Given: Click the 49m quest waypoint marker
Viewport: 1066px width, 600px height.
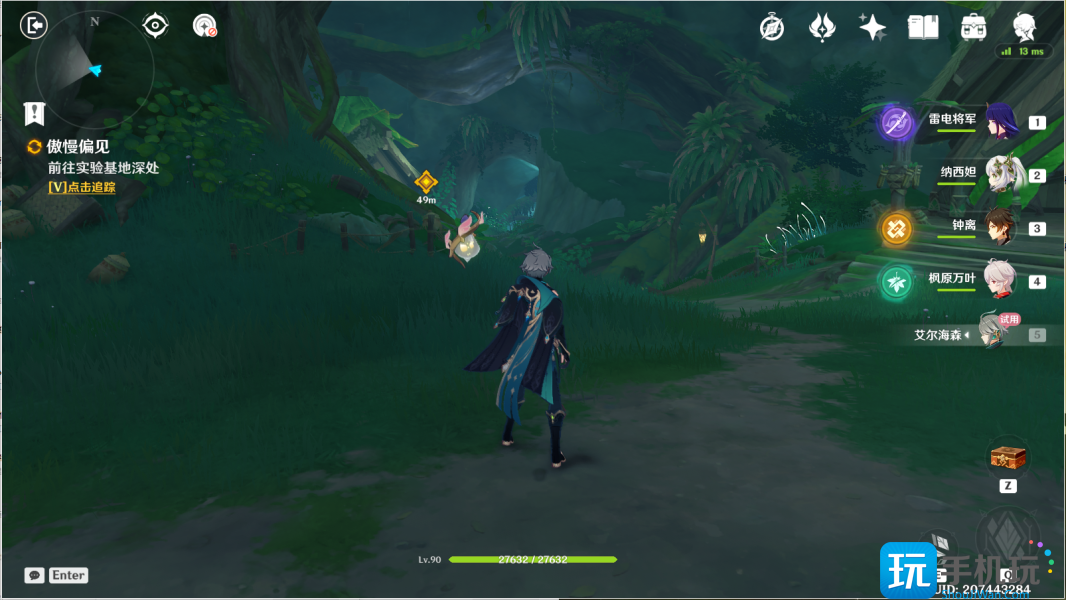Looking at the screenshot, I should click(426, 182).
